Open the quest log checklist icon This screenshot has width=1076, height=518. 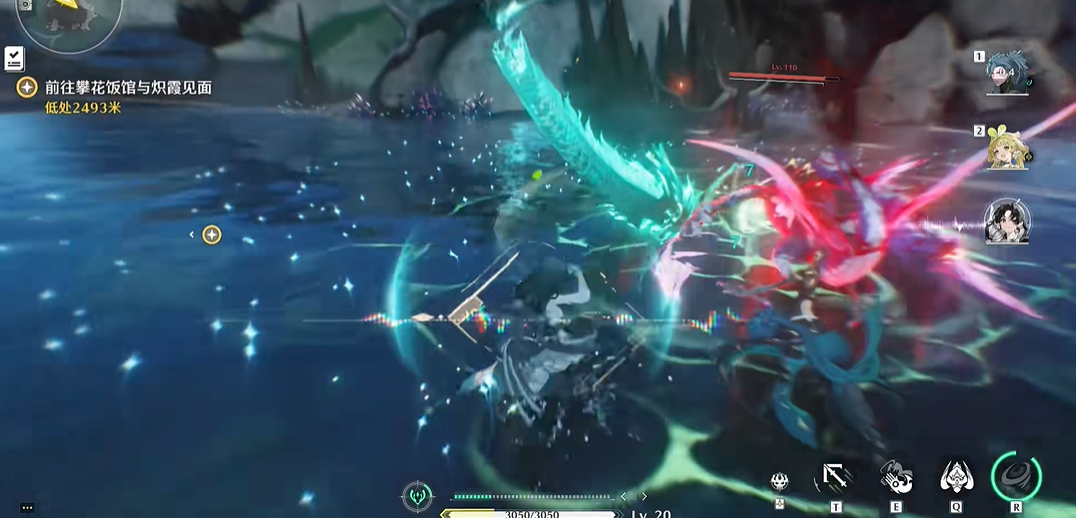click(x=15, y=58)
